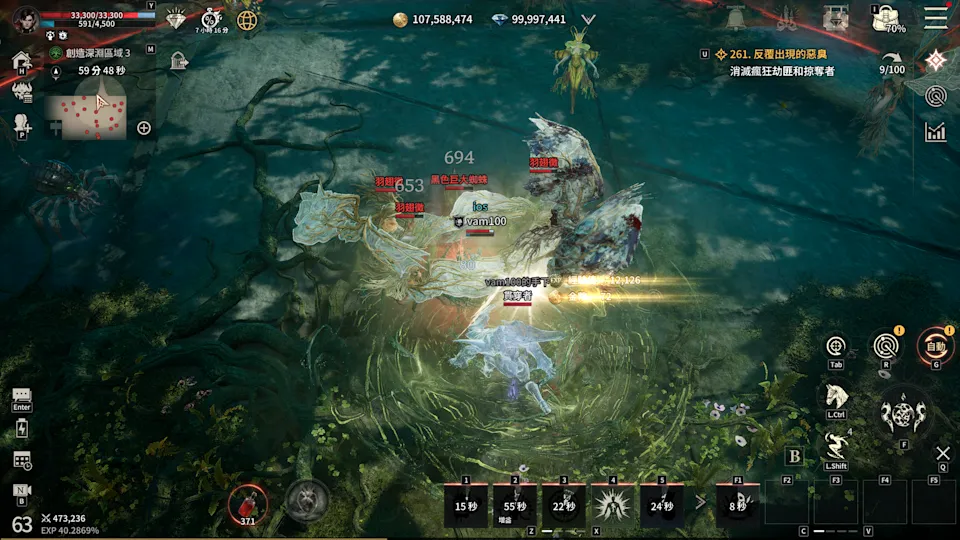Open the chat box icon
Viewport: 960px width, 540px height.
coord(22,397)
